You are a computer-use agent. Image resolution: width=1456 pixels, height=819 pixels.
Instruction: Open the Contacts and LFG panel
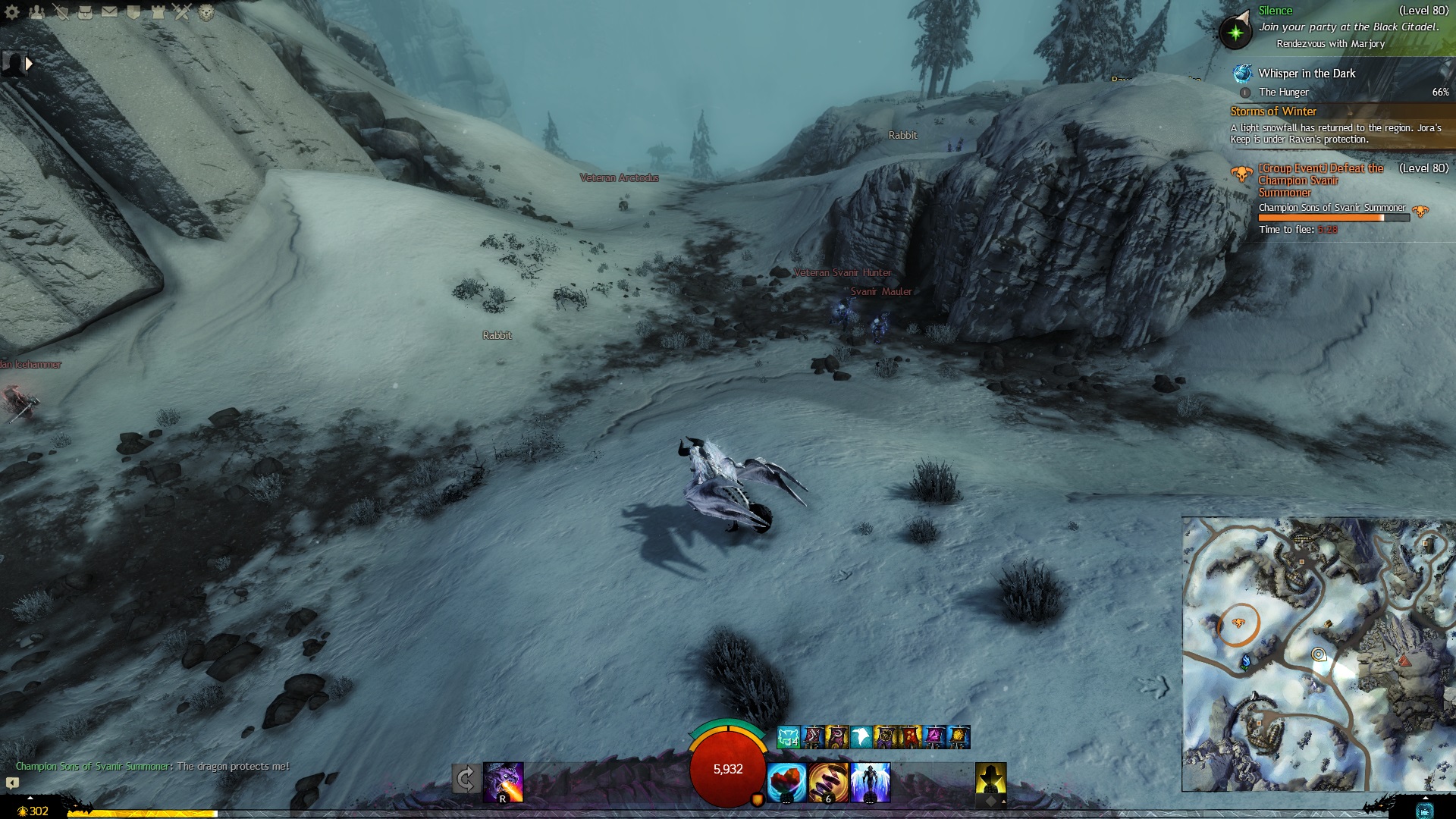click(x=36, y=12)
